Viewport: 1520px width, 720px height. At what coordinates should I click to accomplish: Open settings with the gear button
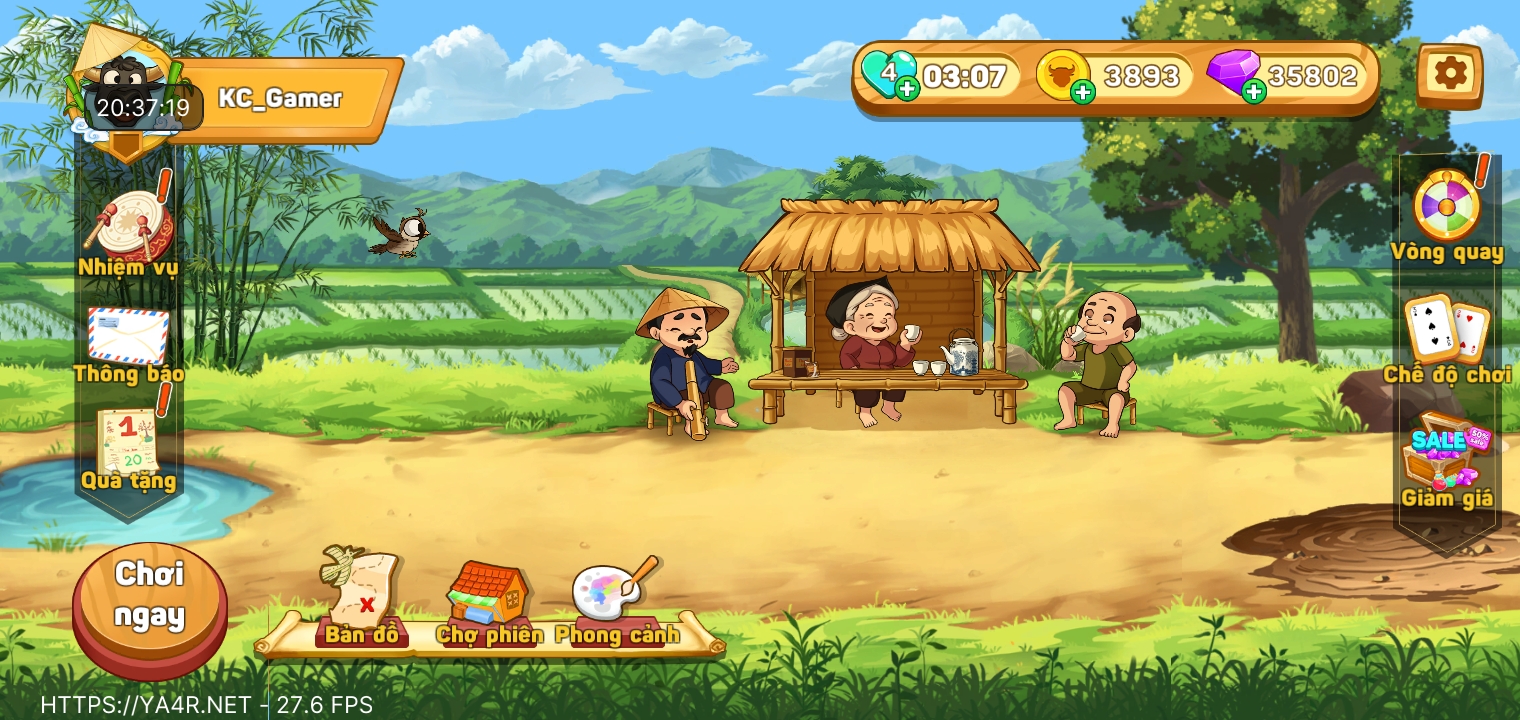(x=1449, y=74)
